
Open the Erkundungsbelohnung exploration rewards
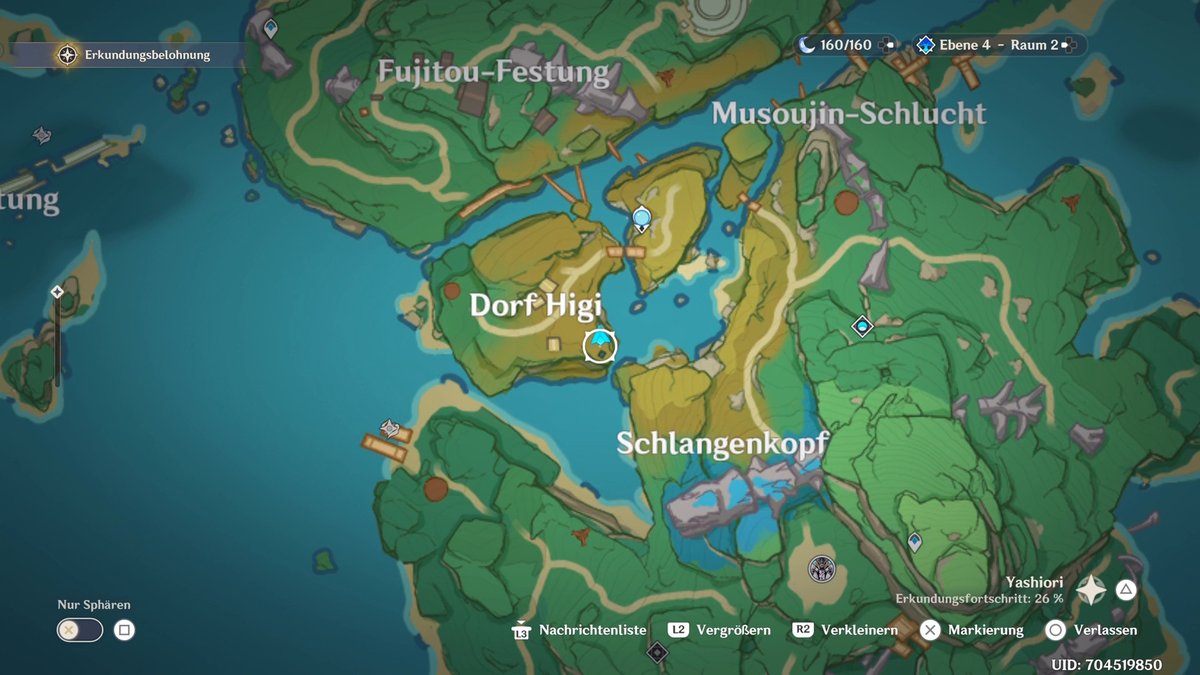pyautogui.click(x=67, y=55)
